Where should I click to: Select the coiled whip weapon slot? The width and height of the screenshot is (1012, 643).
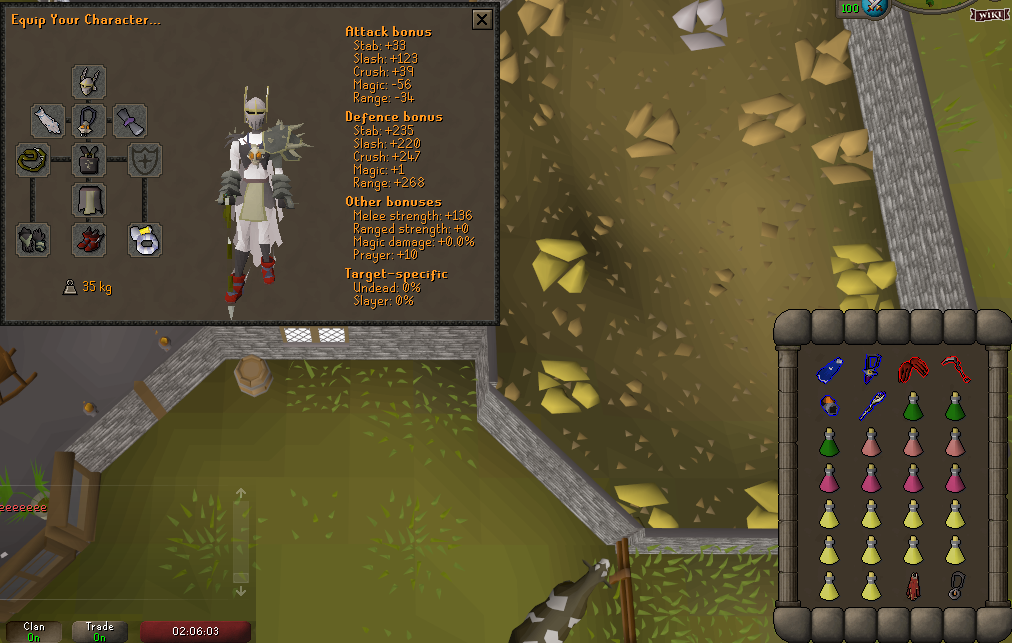[33, 160]
